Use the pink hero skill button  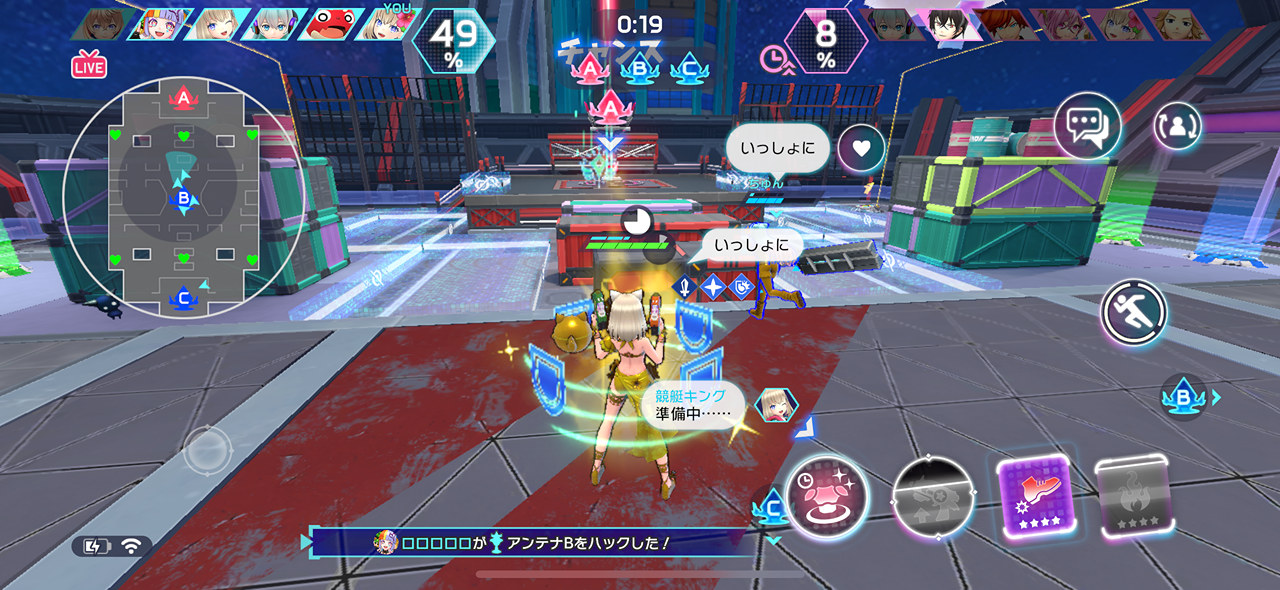(827, 497)
